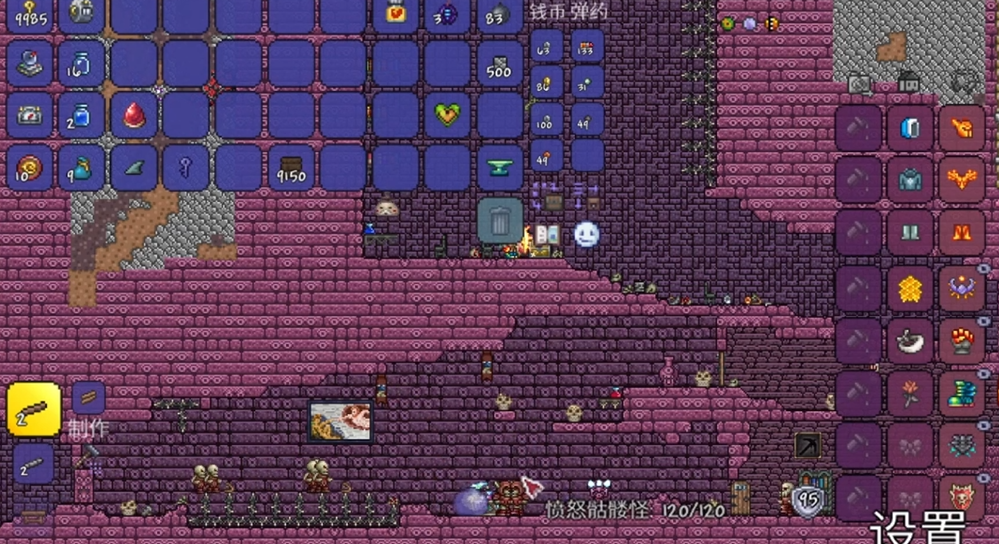The image size is (999, 544).
Task: Choose the lightning boots accessory slot
Action: point(963,393)
